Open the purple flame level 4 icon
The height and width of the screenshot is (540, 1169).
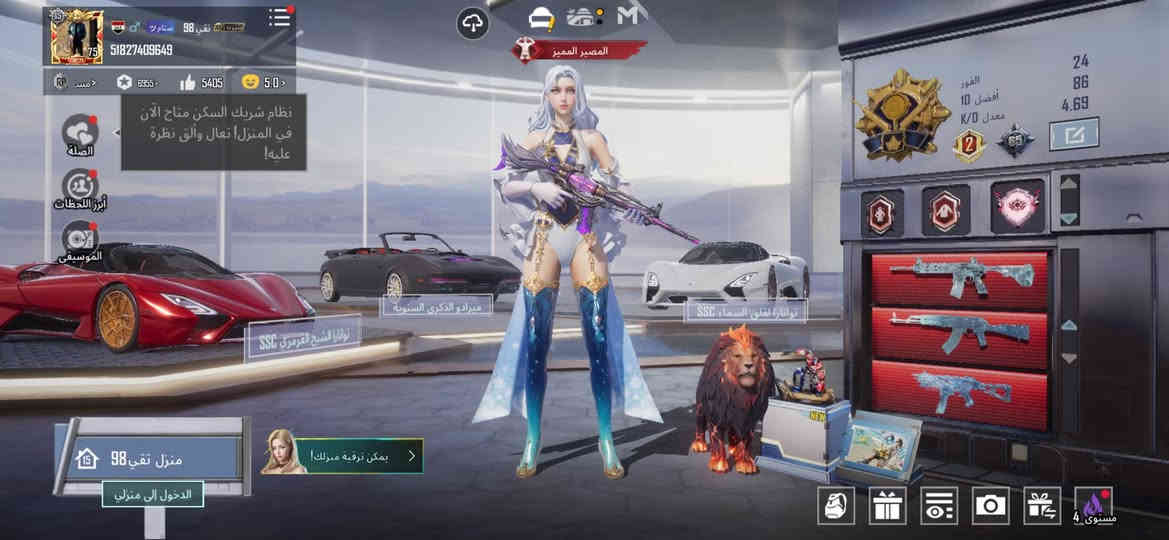point(1093,505)
